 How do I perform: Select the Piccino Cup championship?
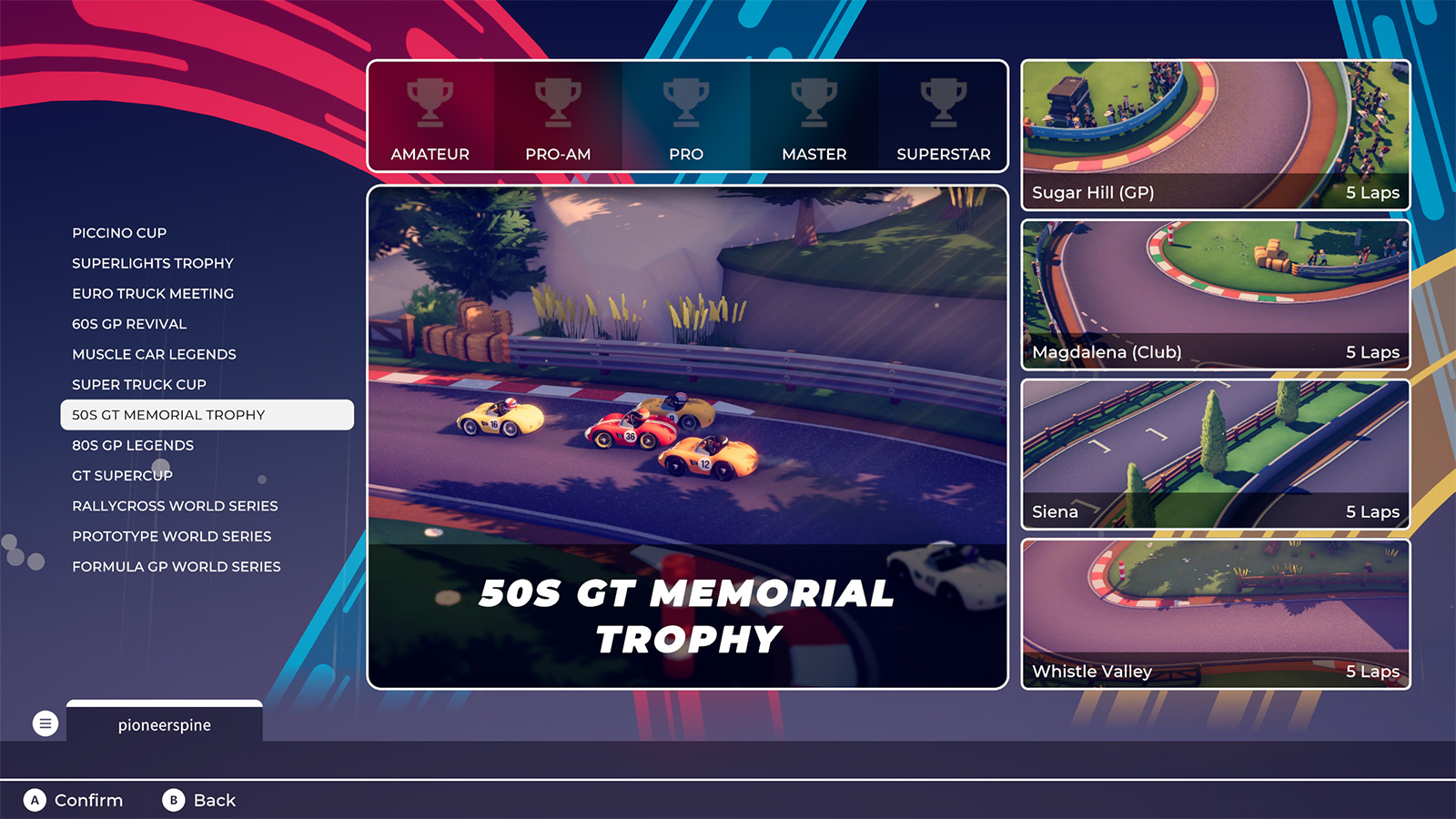click(119, 233)
